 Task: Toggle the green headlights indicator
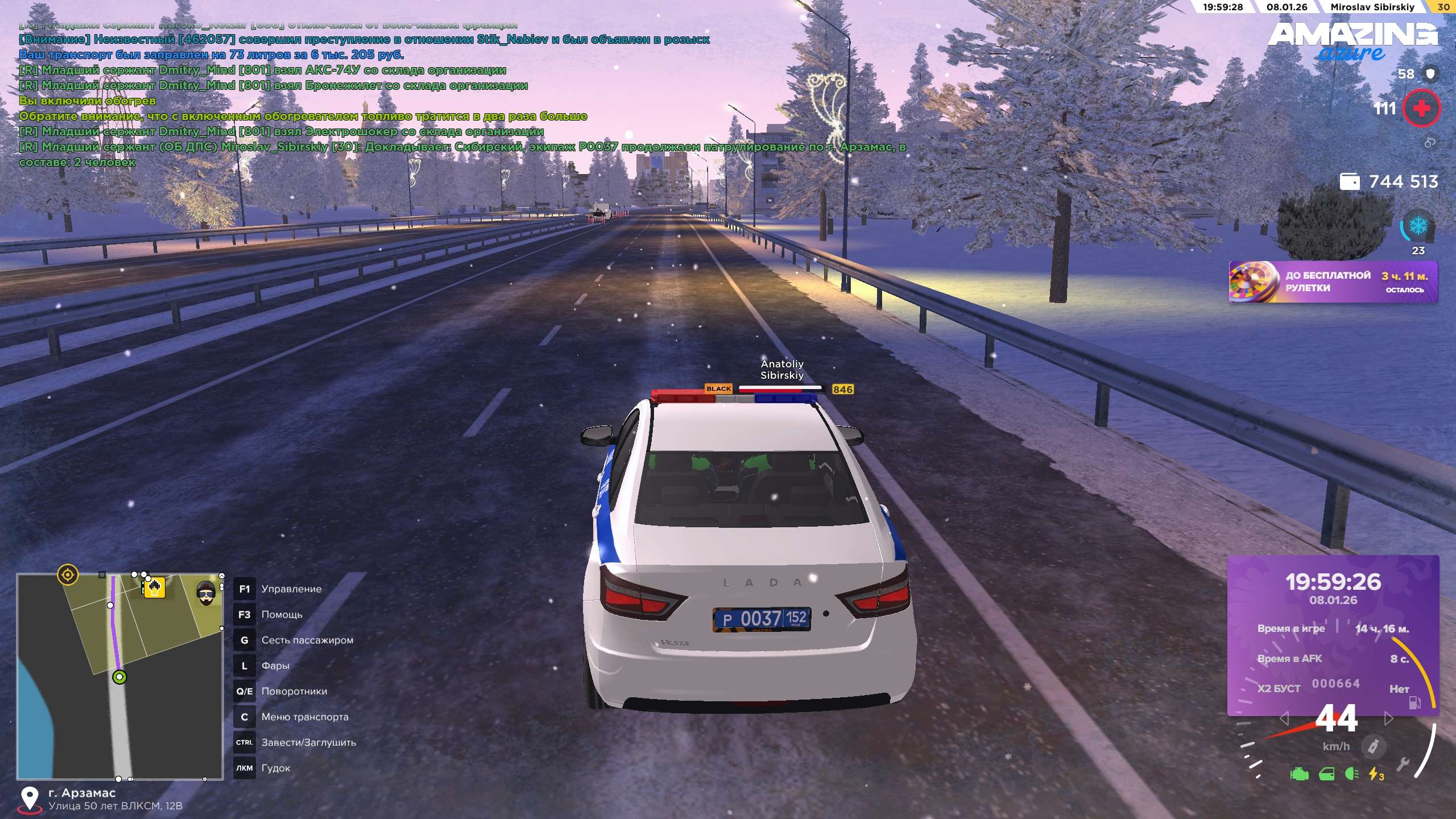[x=1352, y=774]
